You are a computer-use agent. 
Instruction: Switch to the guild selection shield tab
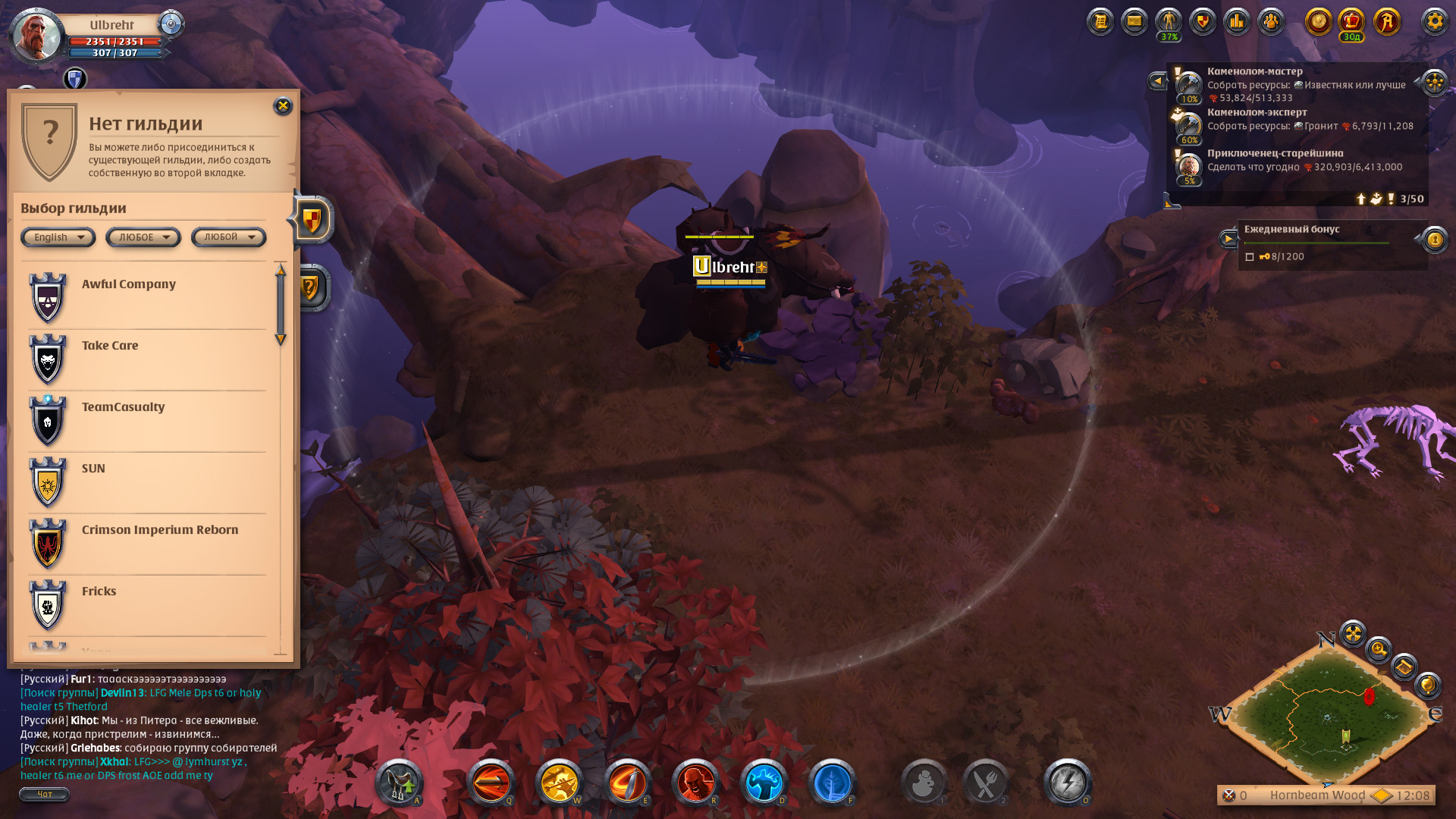point(312,221)
